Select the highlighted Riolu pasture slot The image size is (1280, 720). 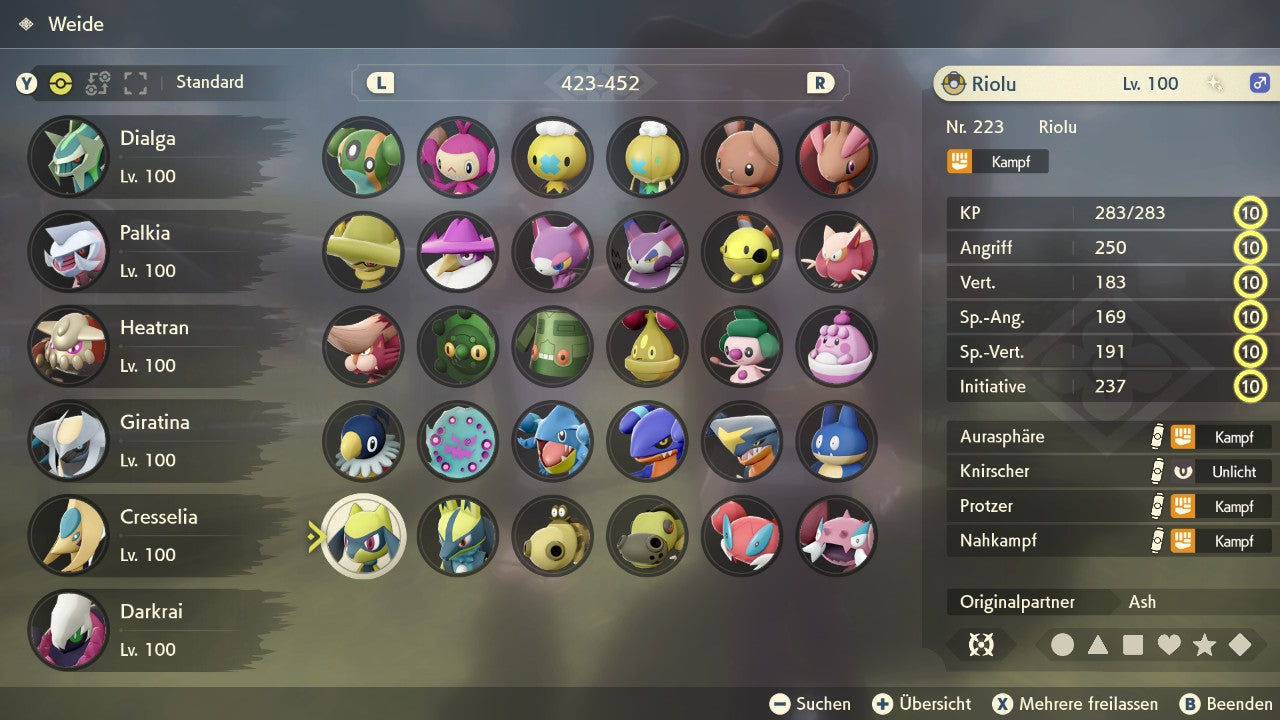click(x=364, y=536)
